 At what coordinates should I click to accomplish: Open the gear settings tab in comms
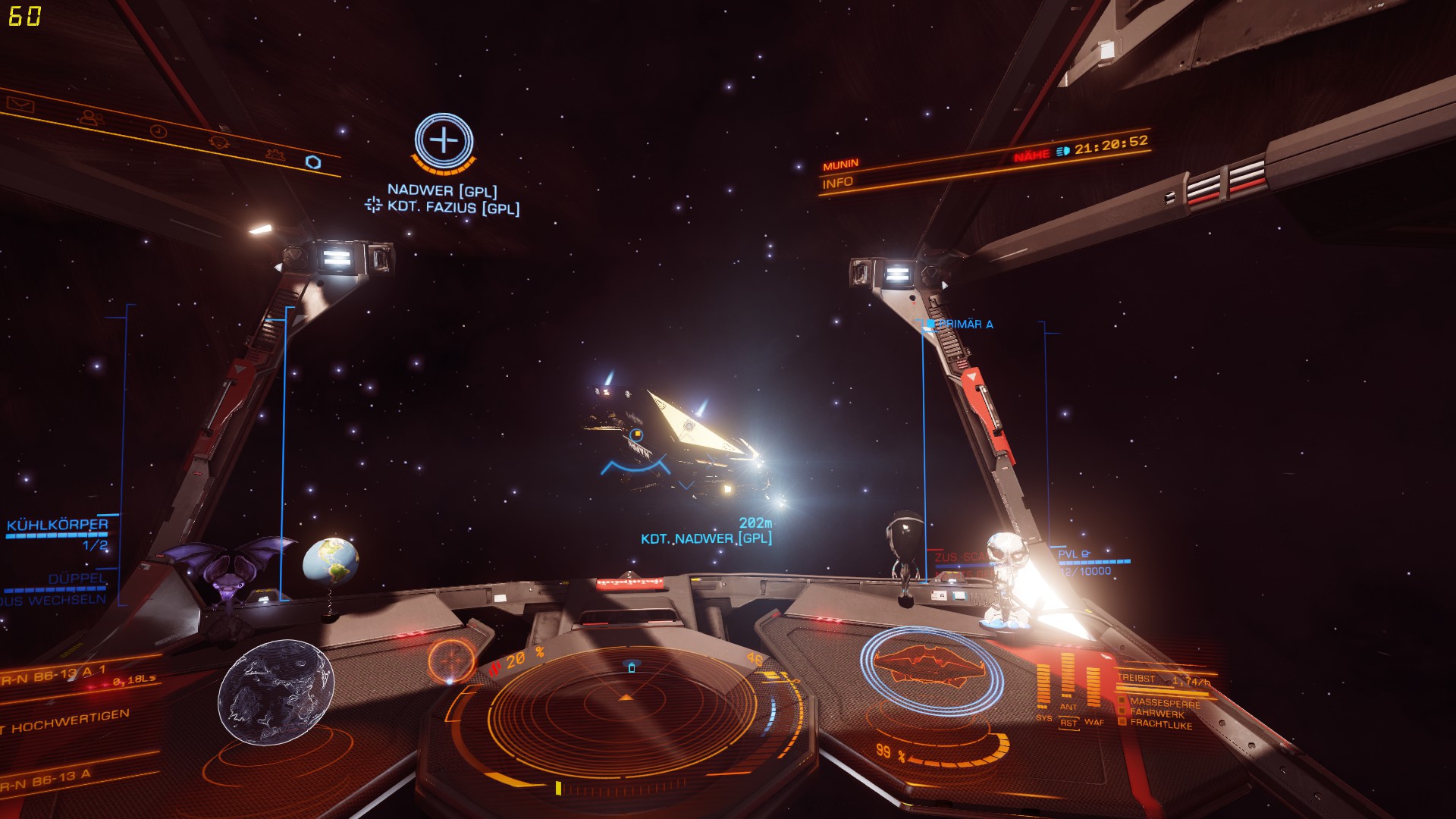coord(275,155)
